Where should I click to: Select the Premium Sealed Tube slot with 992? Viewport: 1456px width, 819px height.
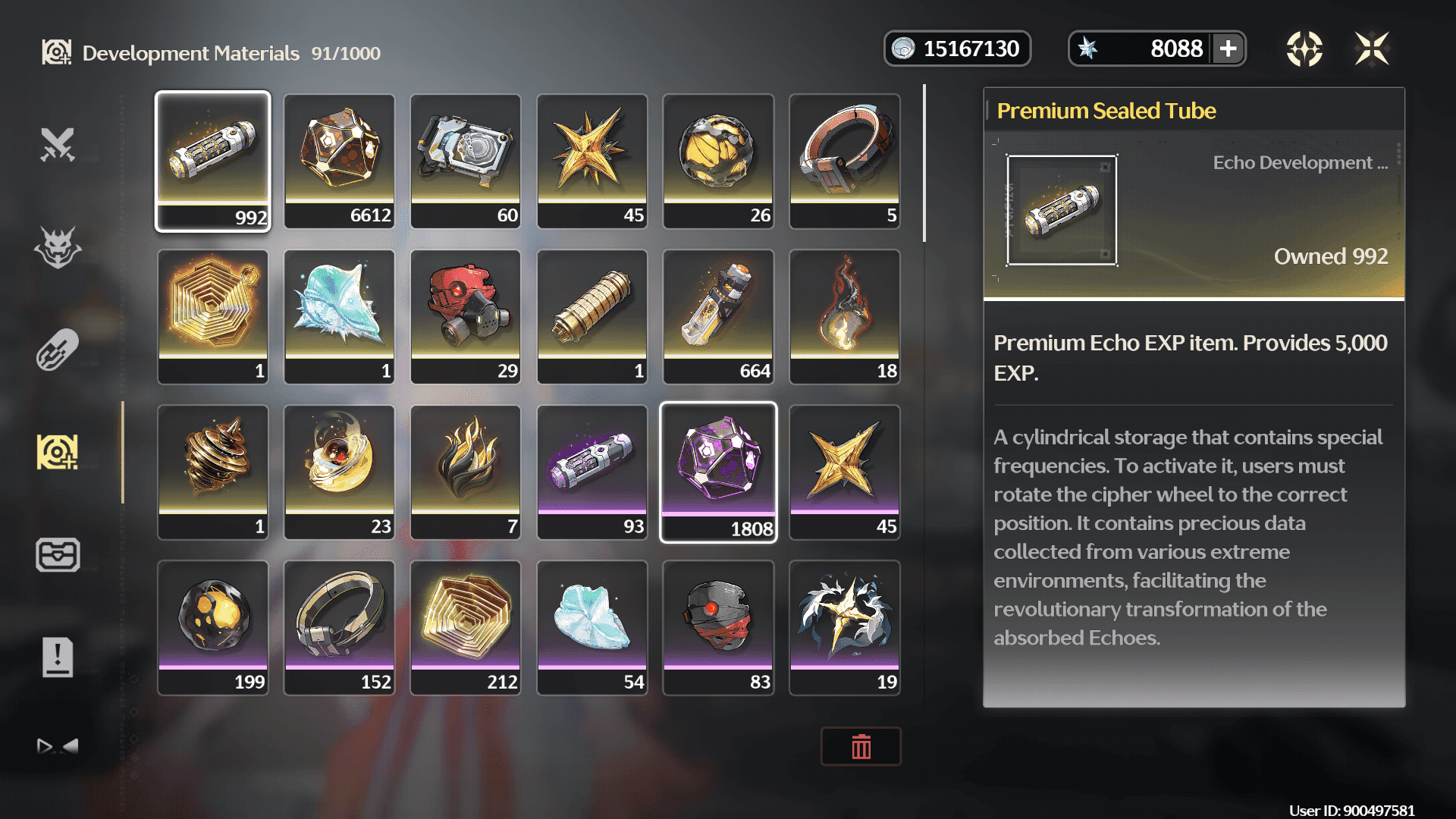(x=212, y=161)
